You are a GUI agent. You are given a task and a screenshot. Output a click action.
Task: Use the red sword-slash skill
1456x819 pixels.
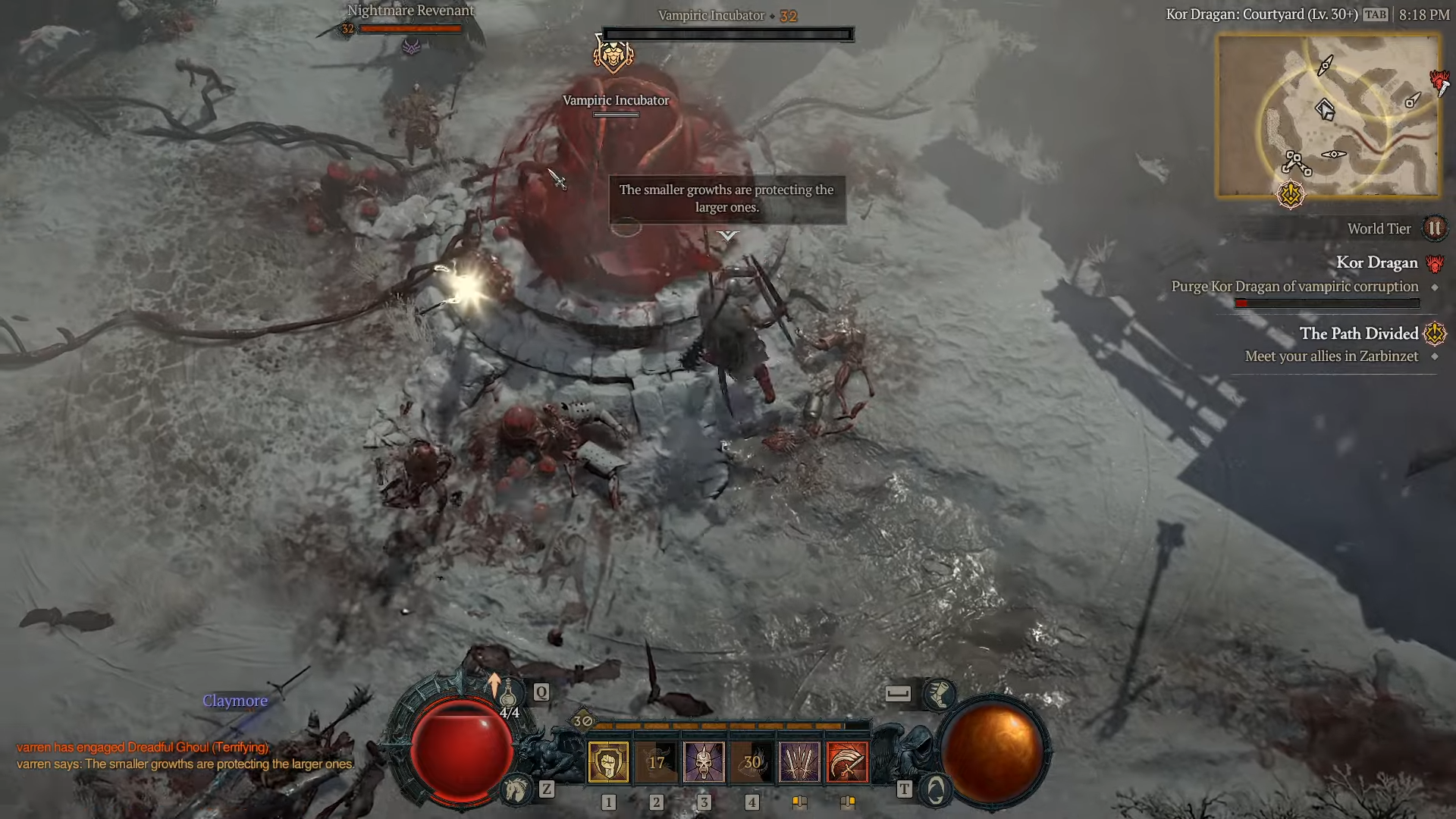[x=847, y=761]
